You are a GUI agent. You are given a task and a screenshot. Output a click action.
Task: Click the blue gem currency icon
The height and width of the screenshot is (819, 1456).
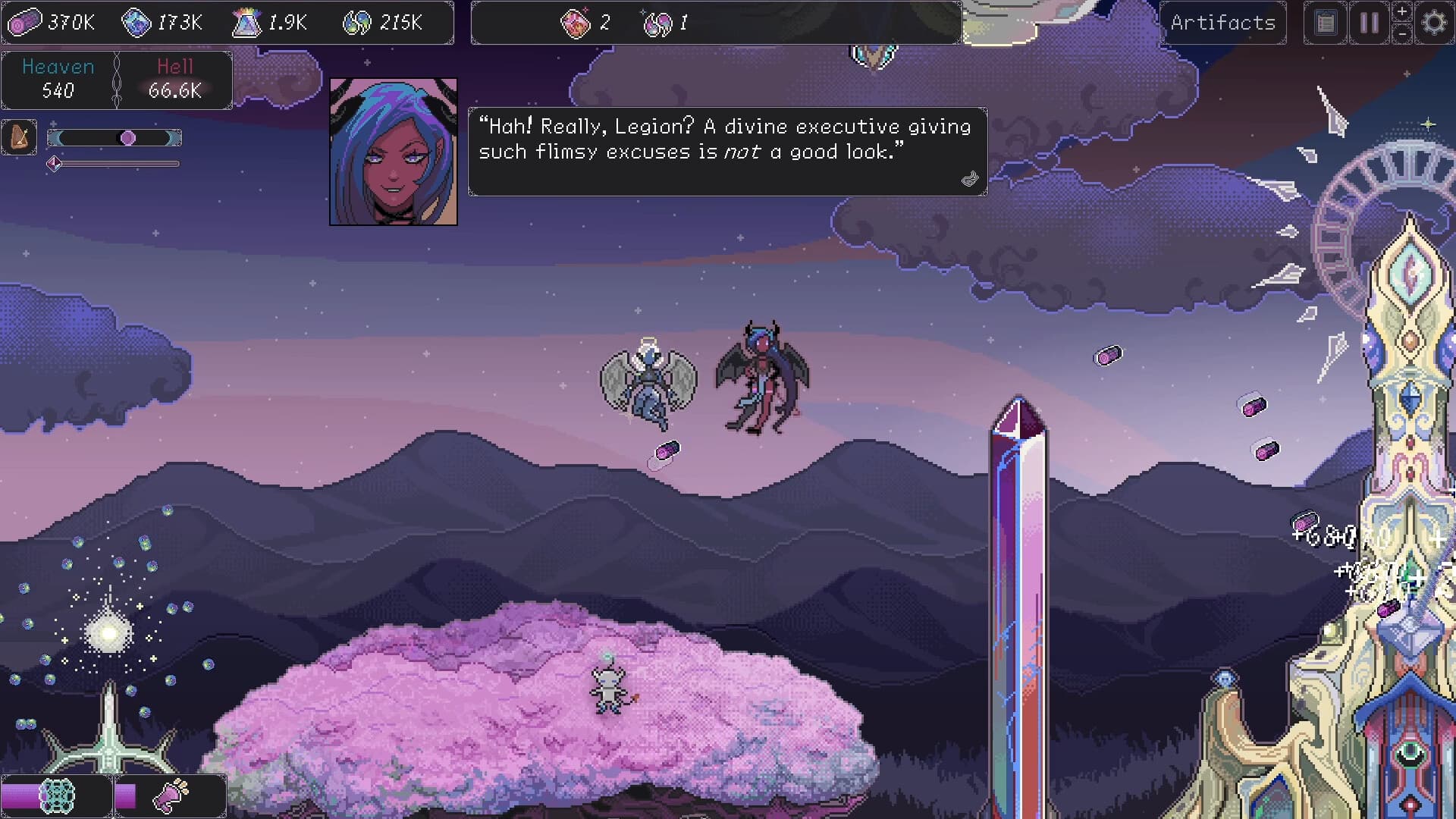(x=137, y=22)
